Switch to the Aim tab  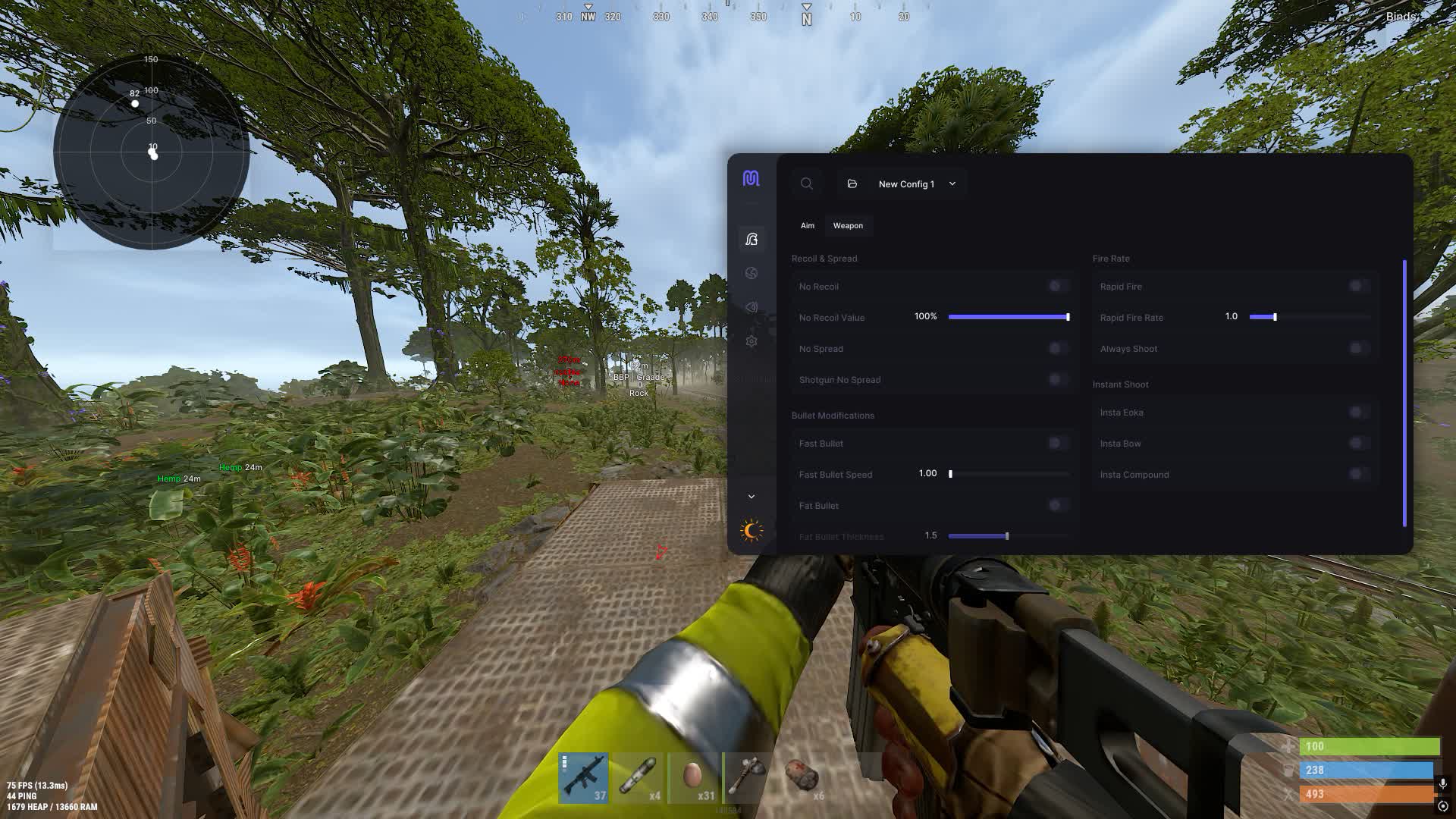[806, 225]
